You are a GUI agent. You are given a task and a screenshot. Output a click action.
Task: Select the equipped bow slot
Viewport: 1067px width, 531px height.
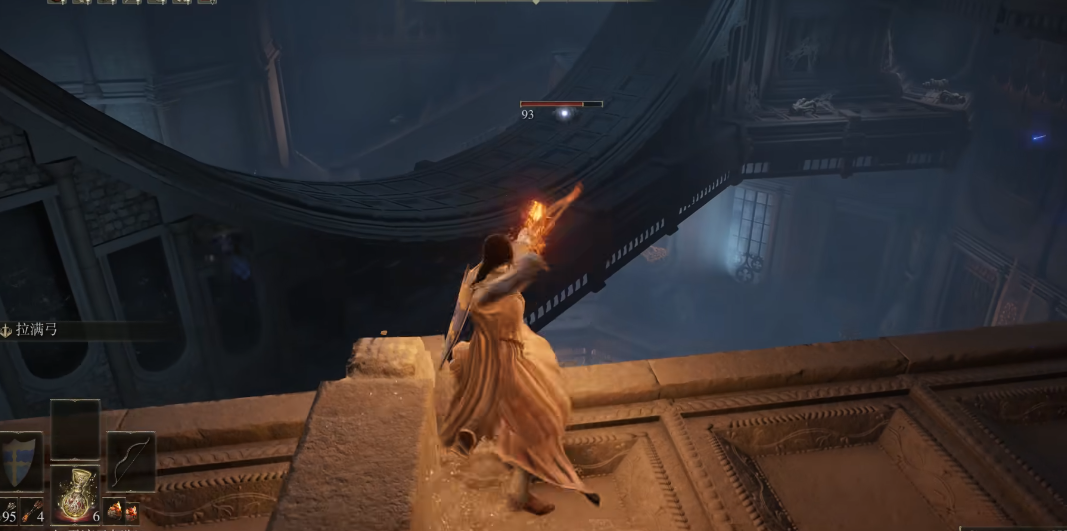pyautogui.click(x=130, y=461)
